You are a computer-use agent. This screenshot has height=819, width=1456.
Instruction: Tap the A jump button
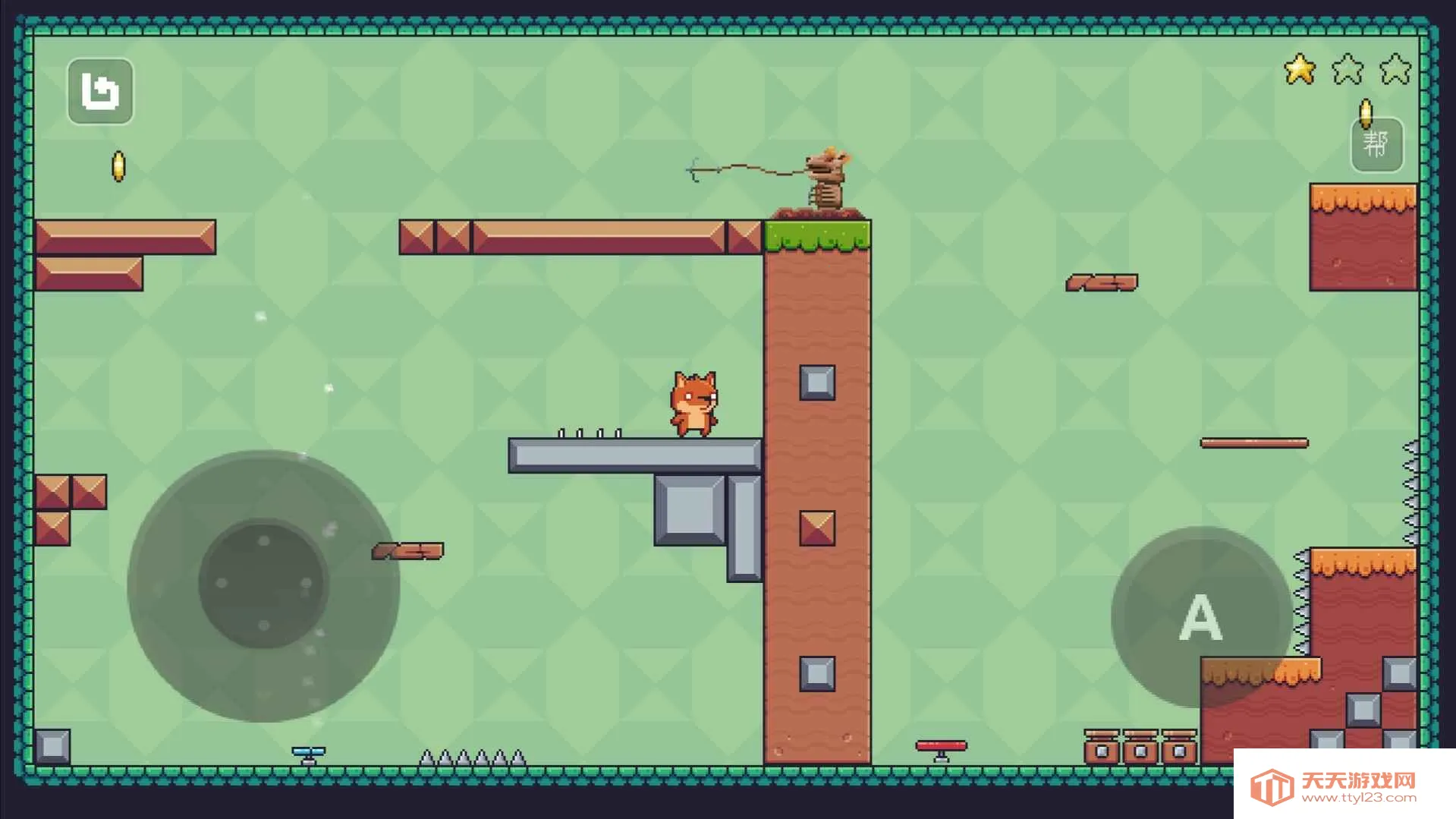click(x=1200, y=616)
